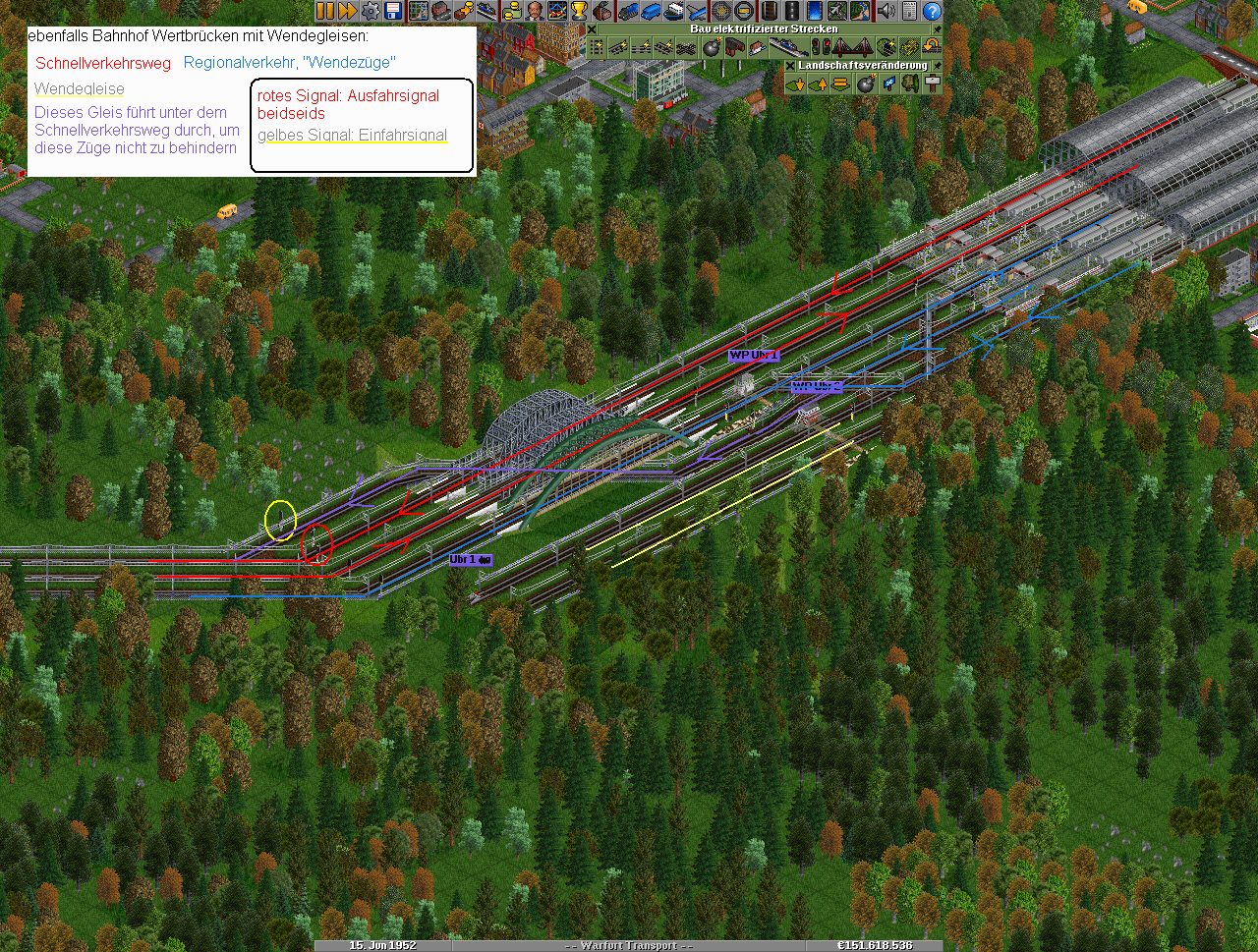Open the trophy league table icon
This screenshot has width=1258, height=952.
click(580, 11)
